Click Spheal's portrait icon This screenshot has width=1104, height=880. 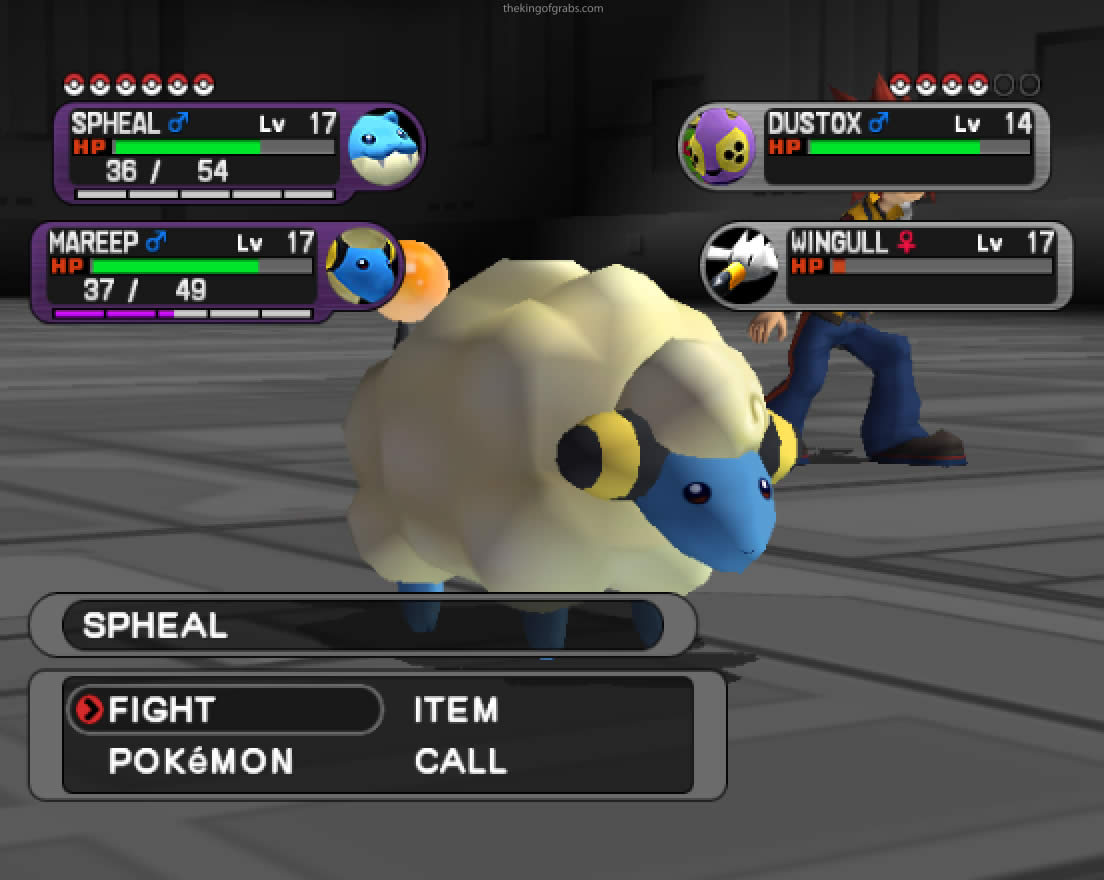point(382,146)
